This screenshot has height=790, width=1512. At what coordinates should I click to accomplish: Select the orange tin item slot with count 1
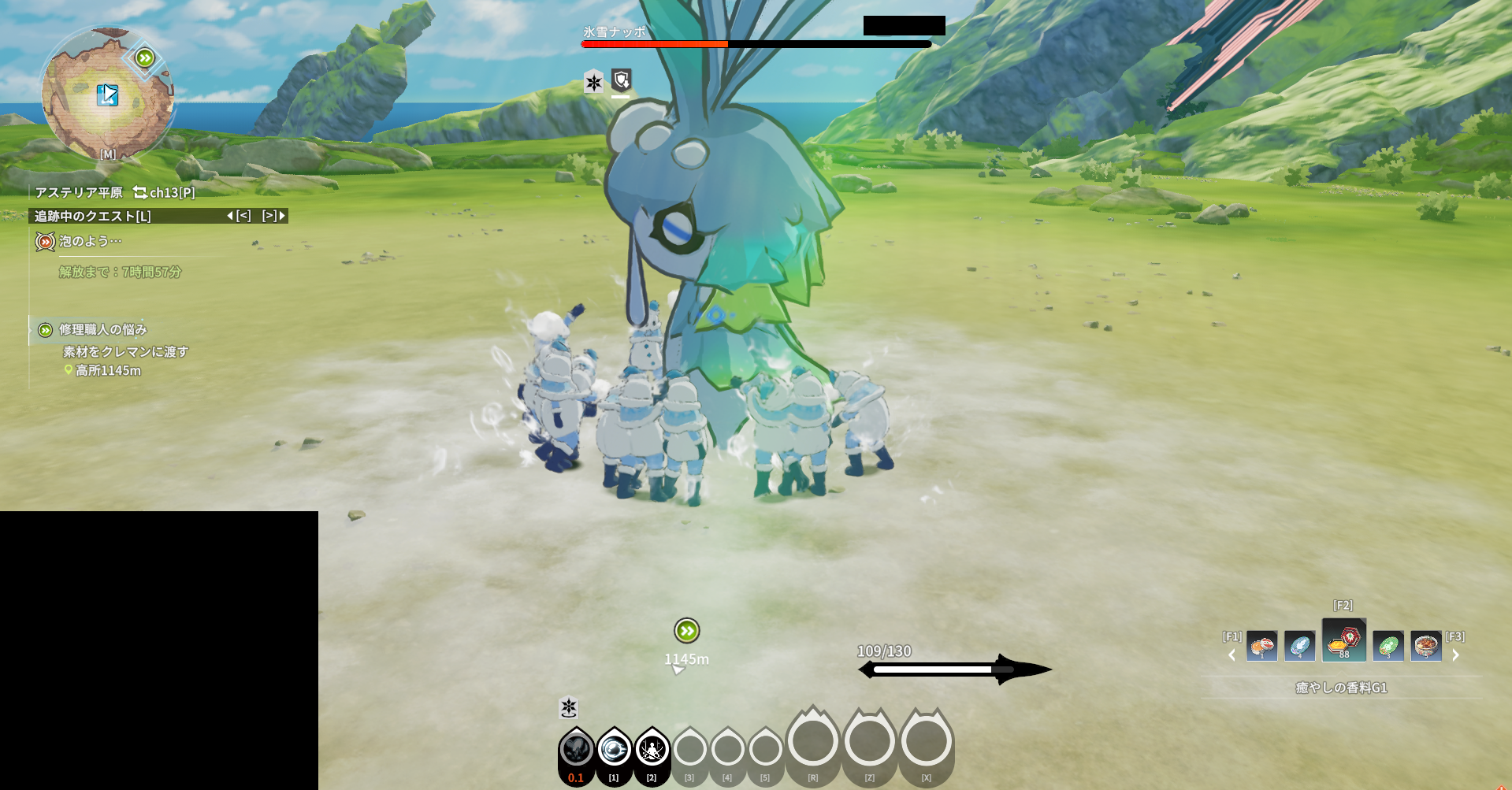pyautogui.click(x=1261, y=647)
